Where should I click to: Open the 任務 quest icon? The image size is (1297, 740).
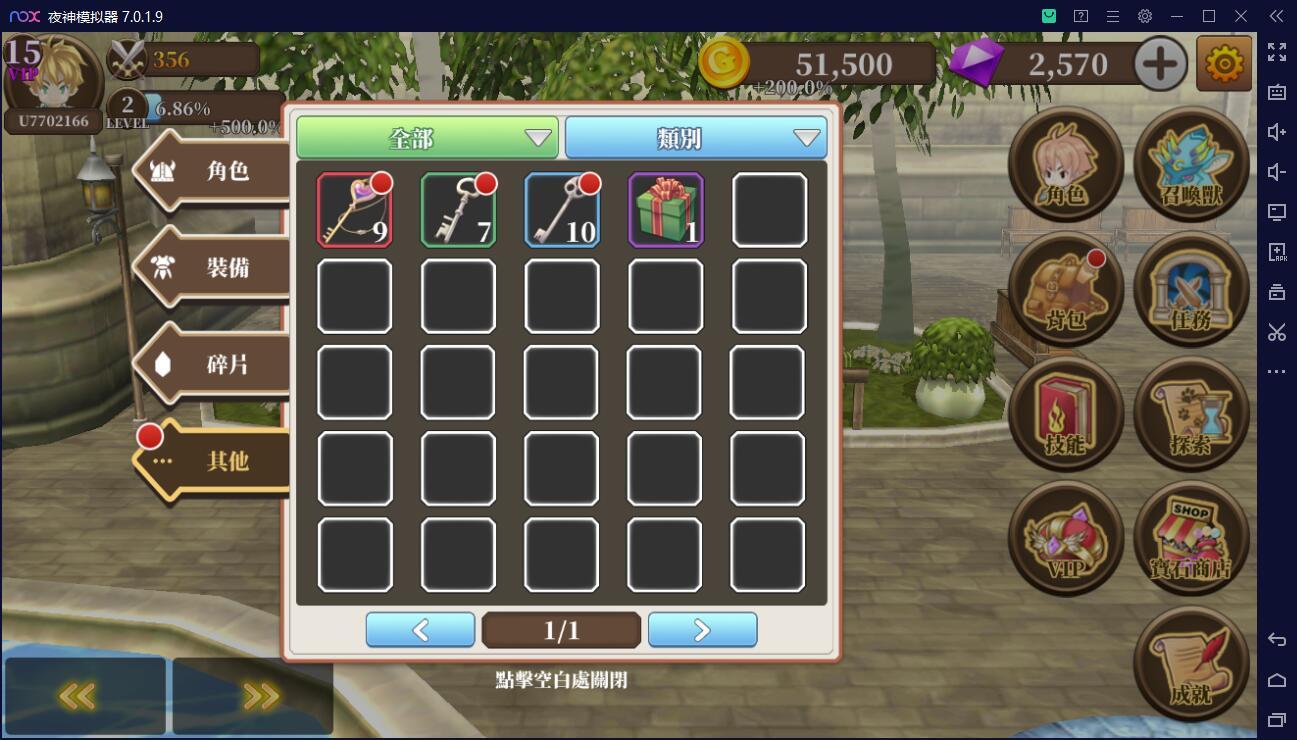[x=1191, y=288]
